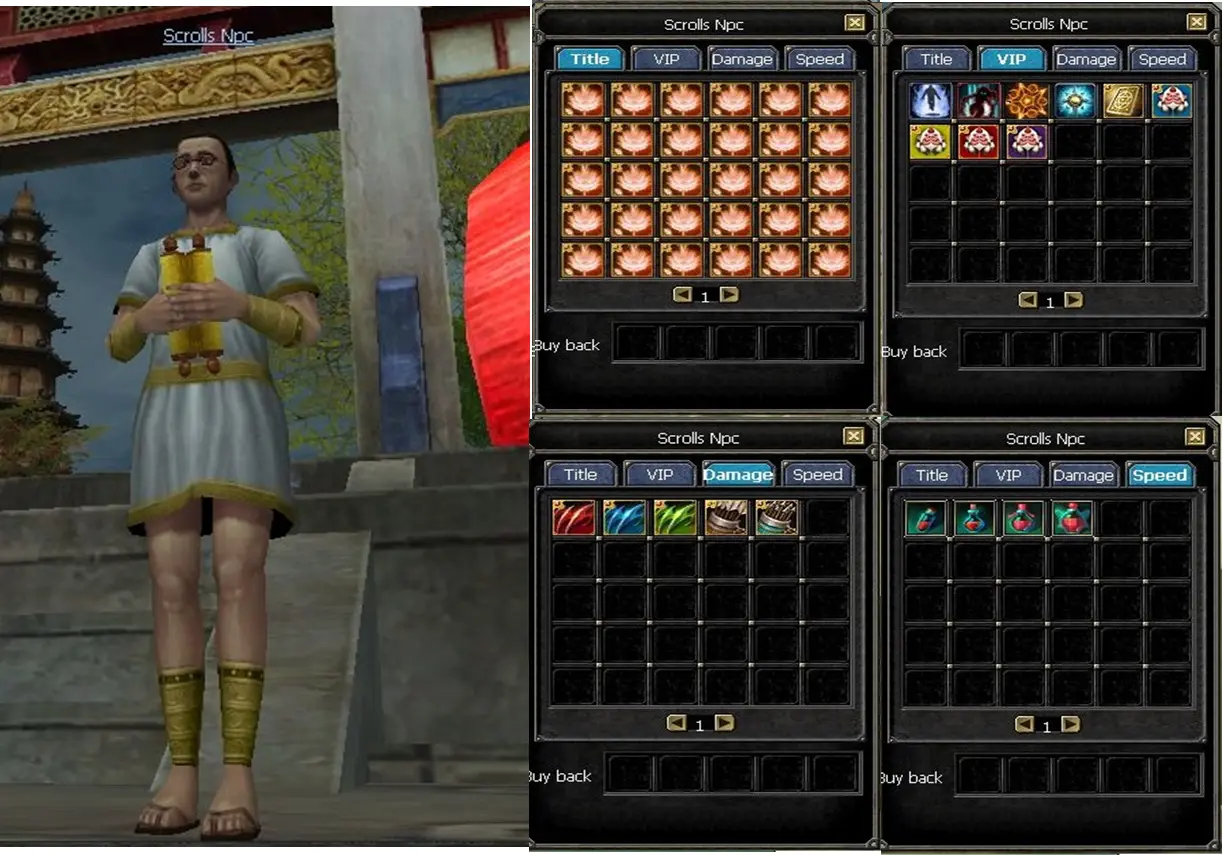Buy the slim tilted red potion vial

(925, 518)
